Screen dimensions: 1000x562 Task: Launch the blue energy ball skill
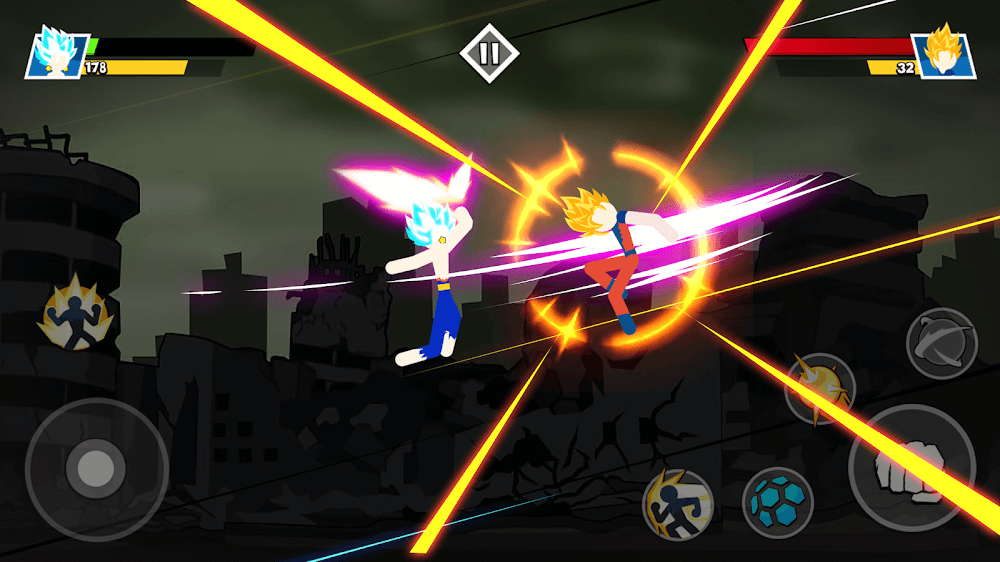[x=777, y=502]
